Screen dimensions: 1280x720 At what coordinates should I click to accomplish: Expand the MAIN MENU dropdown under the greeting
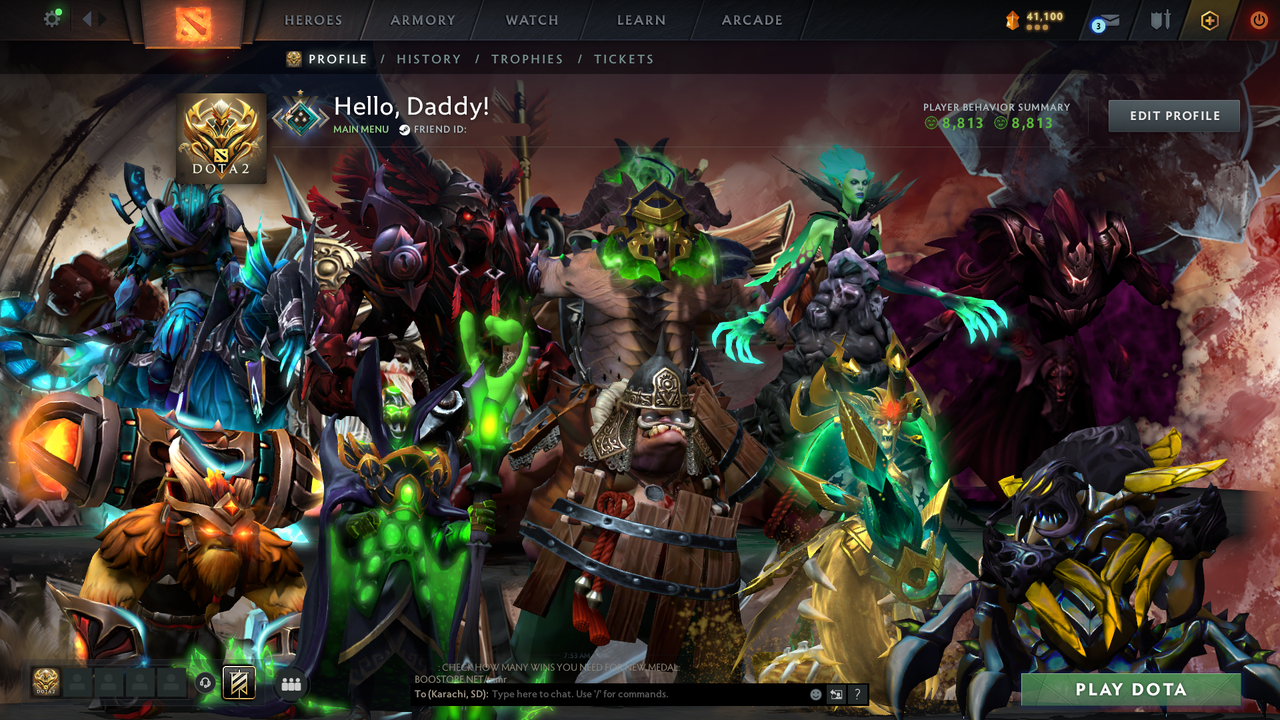[360, 129]
